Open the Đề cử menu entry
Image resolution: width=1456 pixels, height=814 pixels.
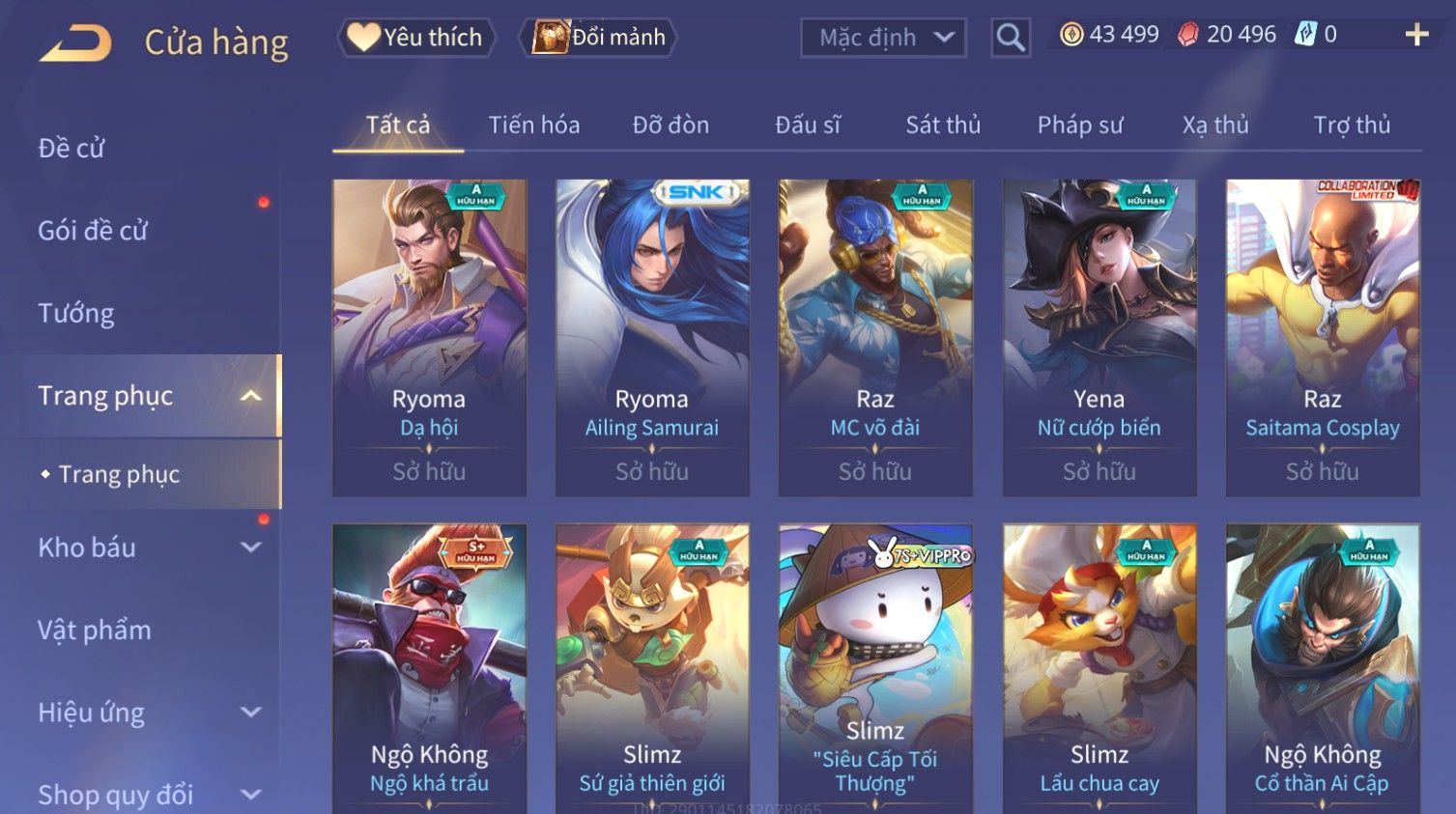71,148
